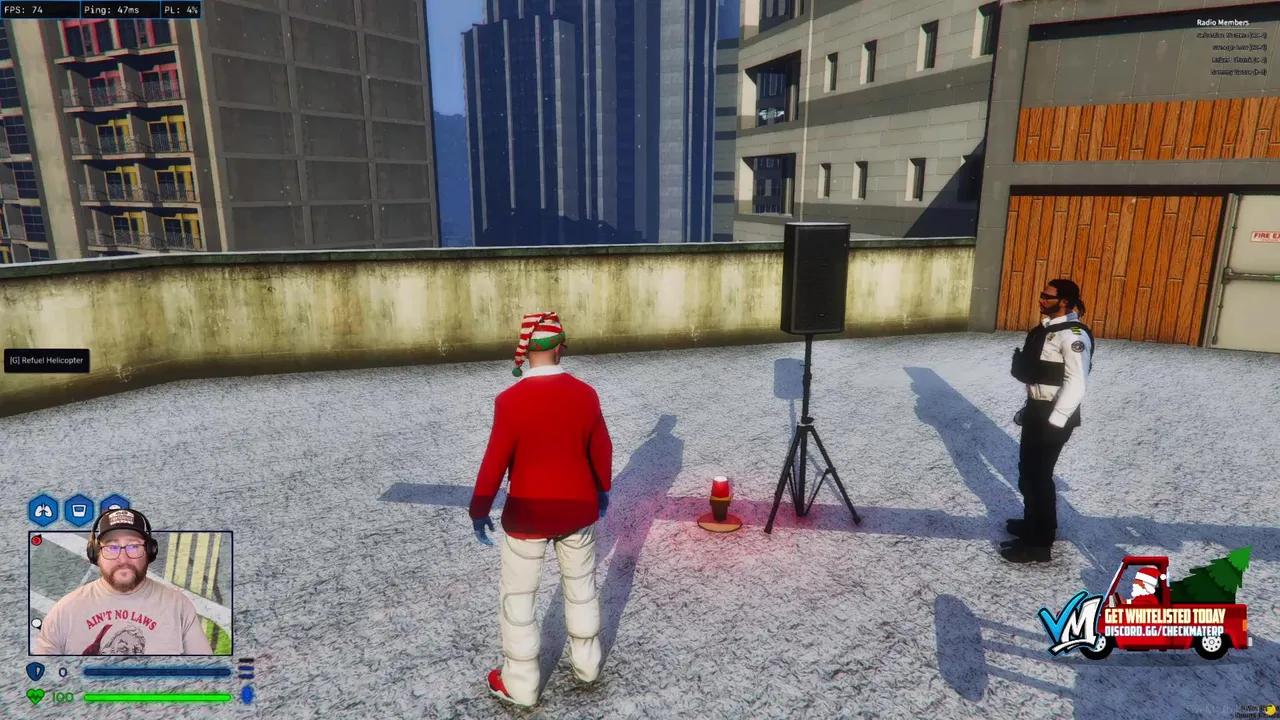Click the blue voice indicator icon beside health bar
1280x720 pixels.
[247, 695]
